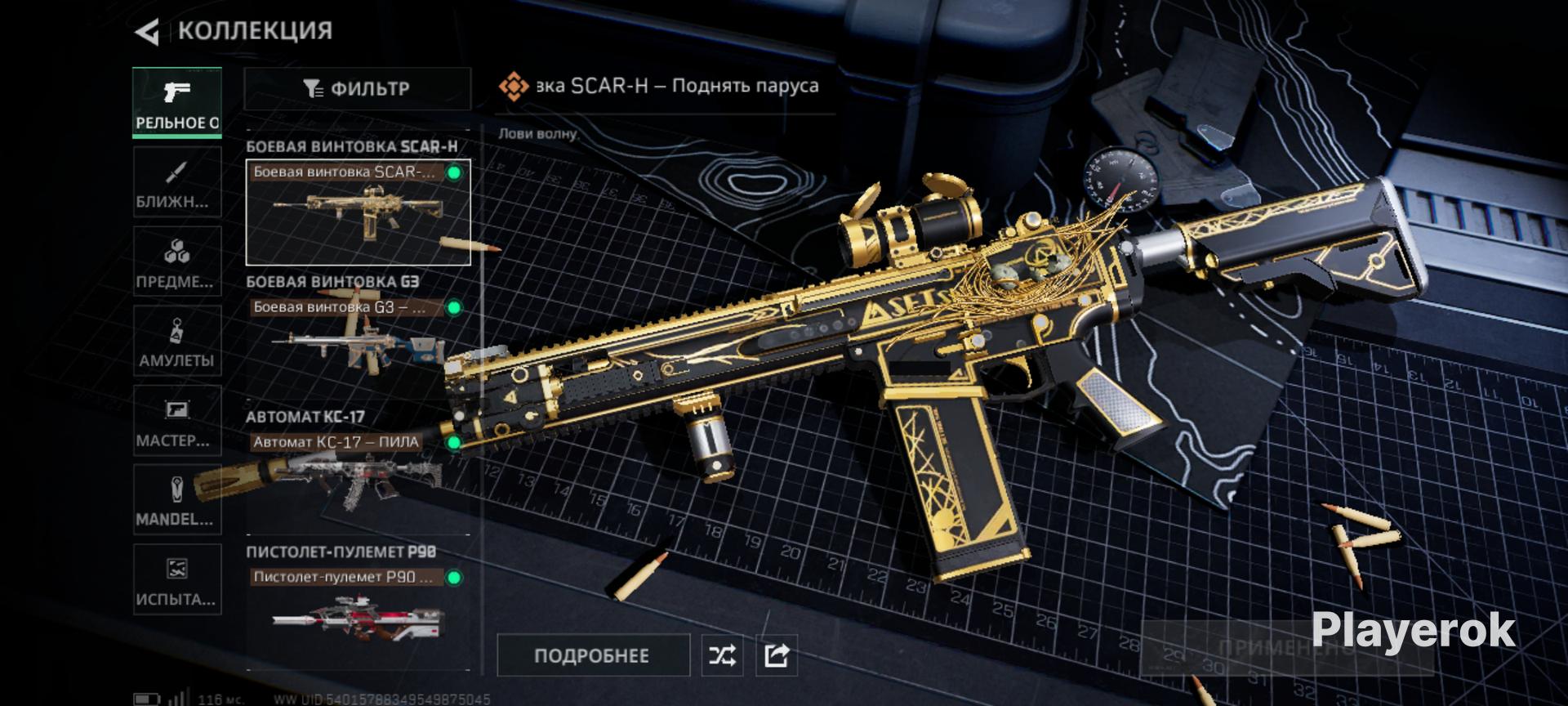Switch to the Mandel category tab
The image size is (1568, 706).
pos(177,500)
